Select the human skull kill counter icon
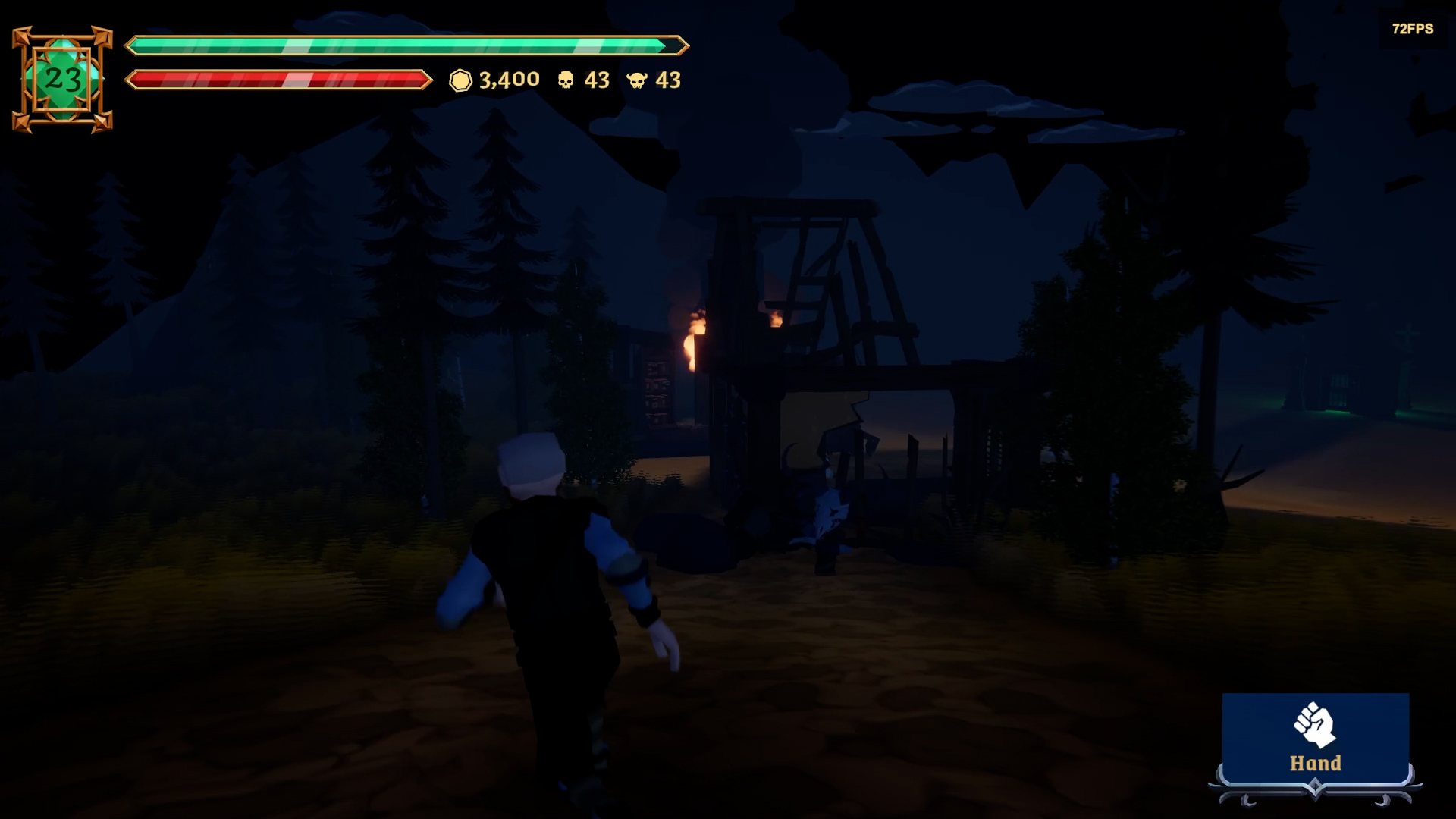This screenshot has height=819, width=1456. click(567, 80)
